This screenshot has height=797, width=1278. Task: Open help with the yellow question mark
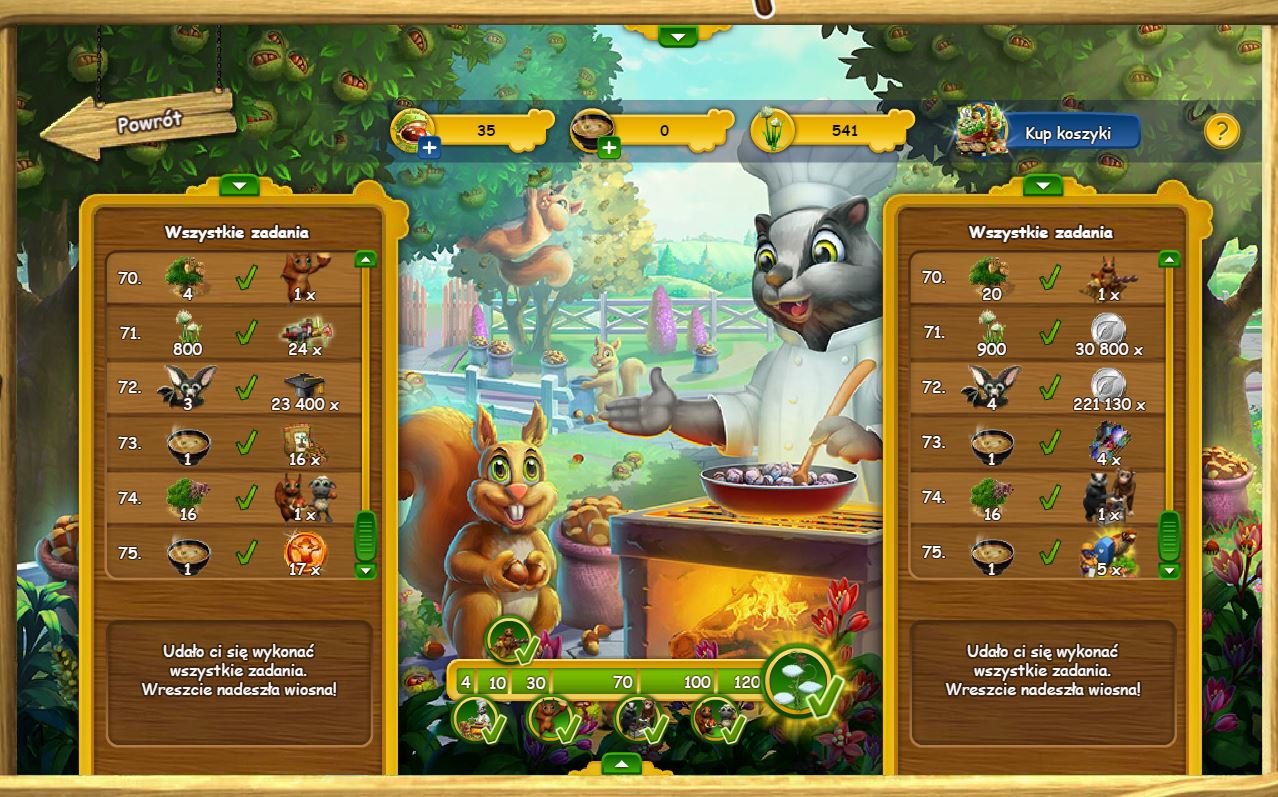pyautogui.click(x=1221, y=131)
